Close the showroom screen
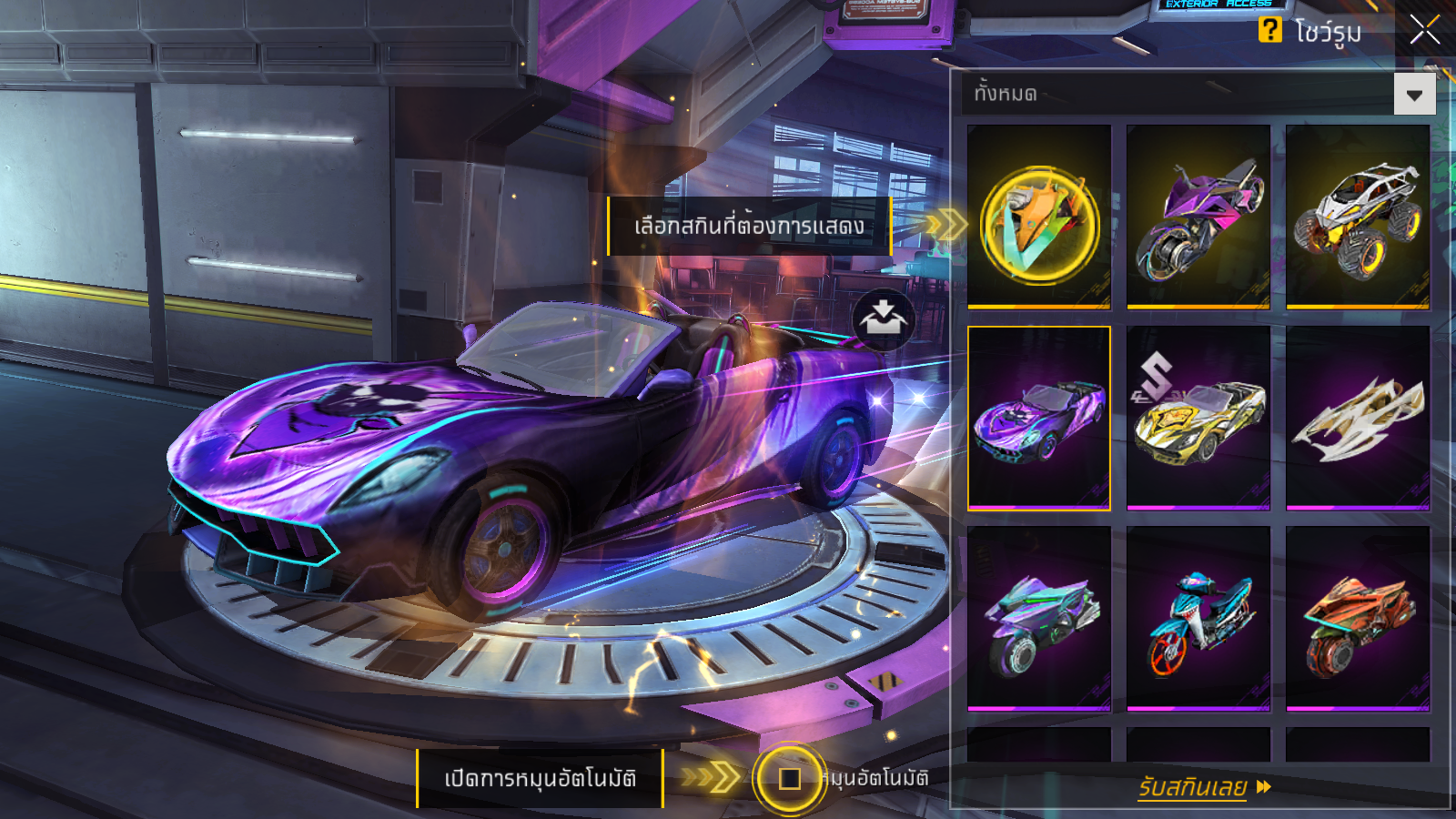The width and height of the screenshot is (1456, 819). [1424, 30]
